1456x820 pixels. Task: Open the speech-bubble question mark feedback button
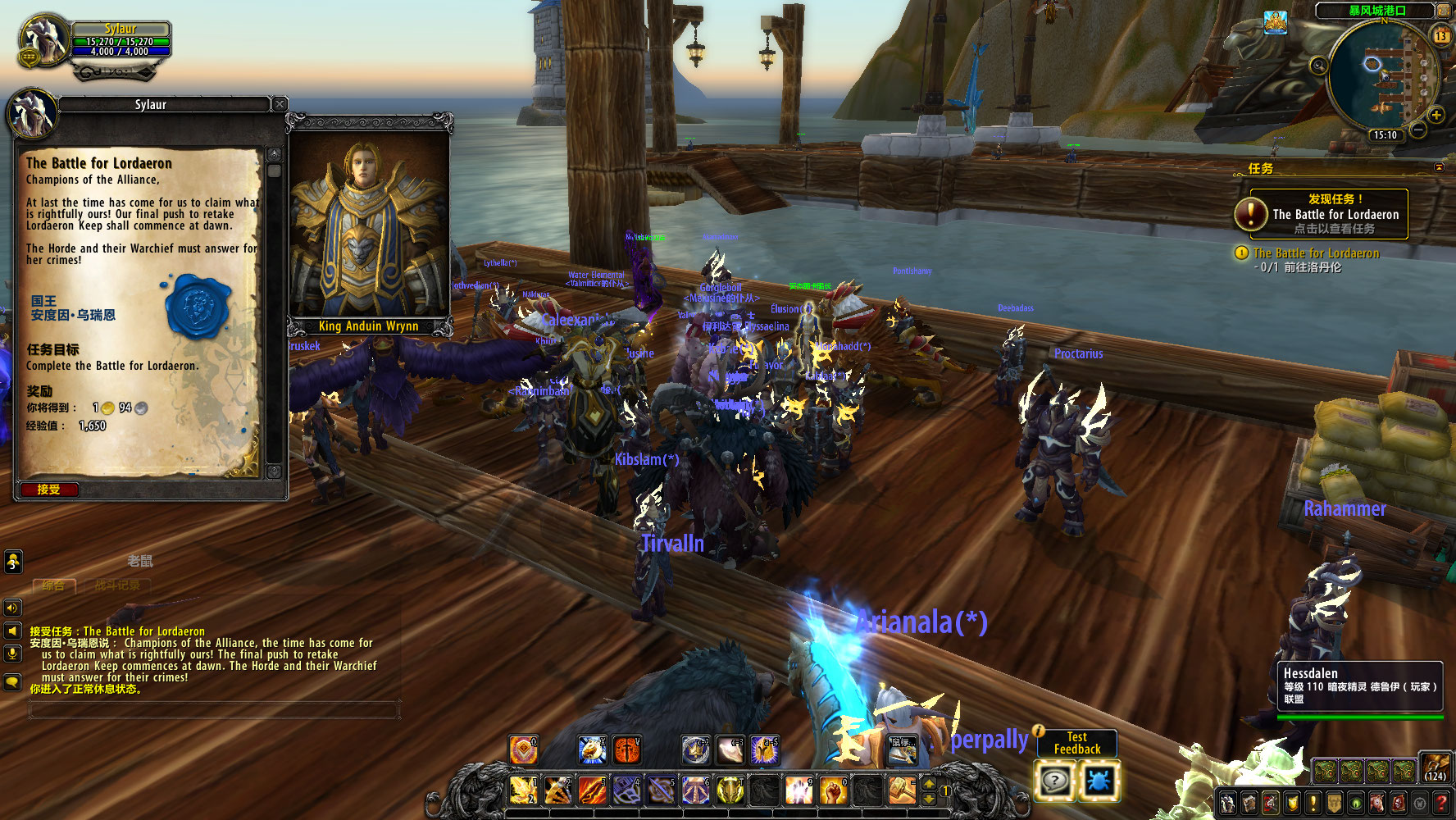click(1054, 780)
